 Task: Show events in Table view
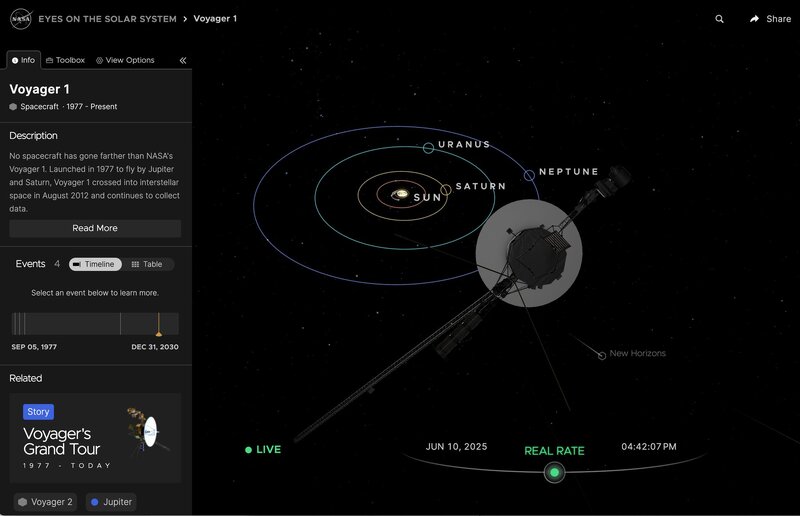(147, 264)
